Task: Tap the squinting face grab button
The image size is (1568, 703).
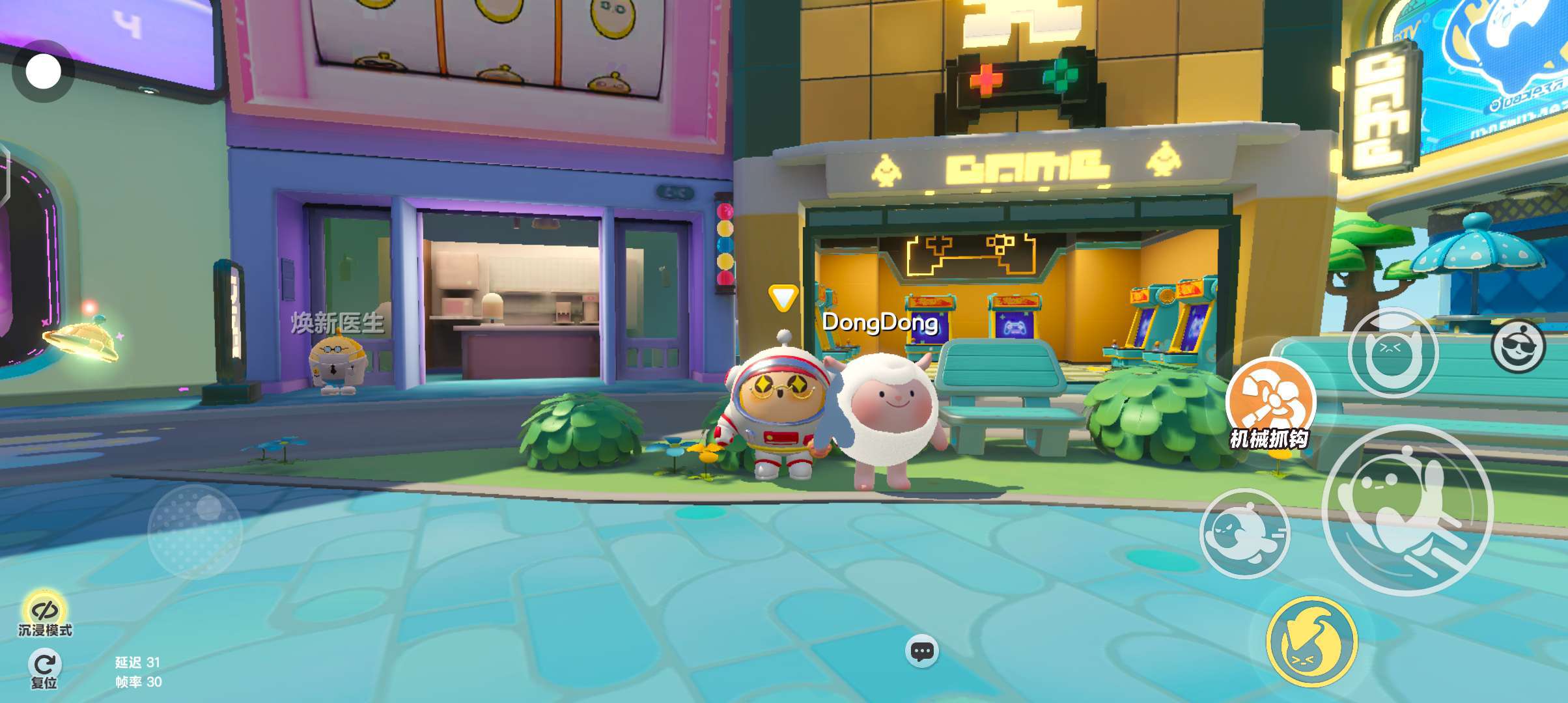Action: pos(1393,353)
